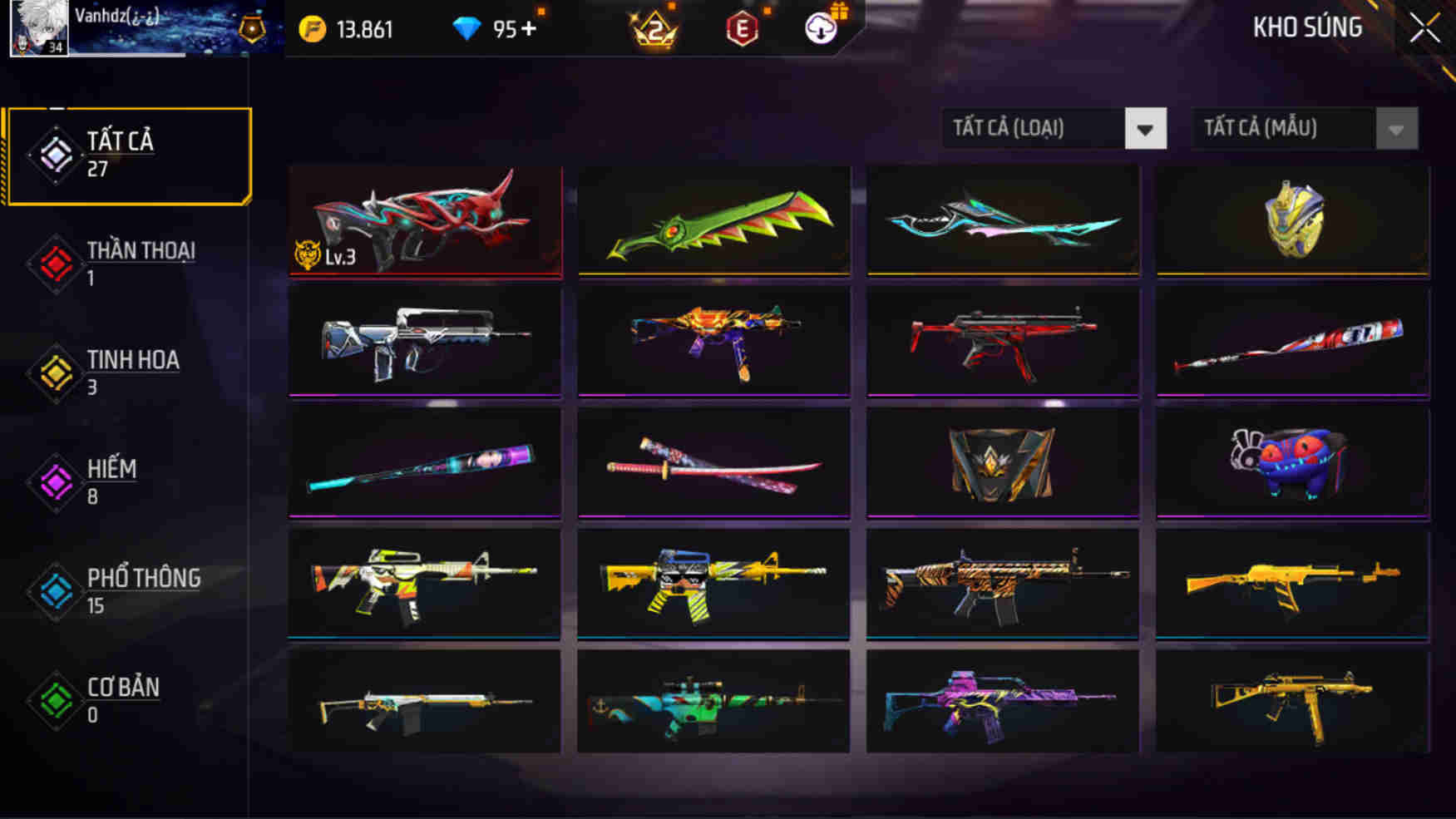Open the crown level 2 membership icon
The image size is (1456, 819).
pyautogui.click(x=654, y=27)
